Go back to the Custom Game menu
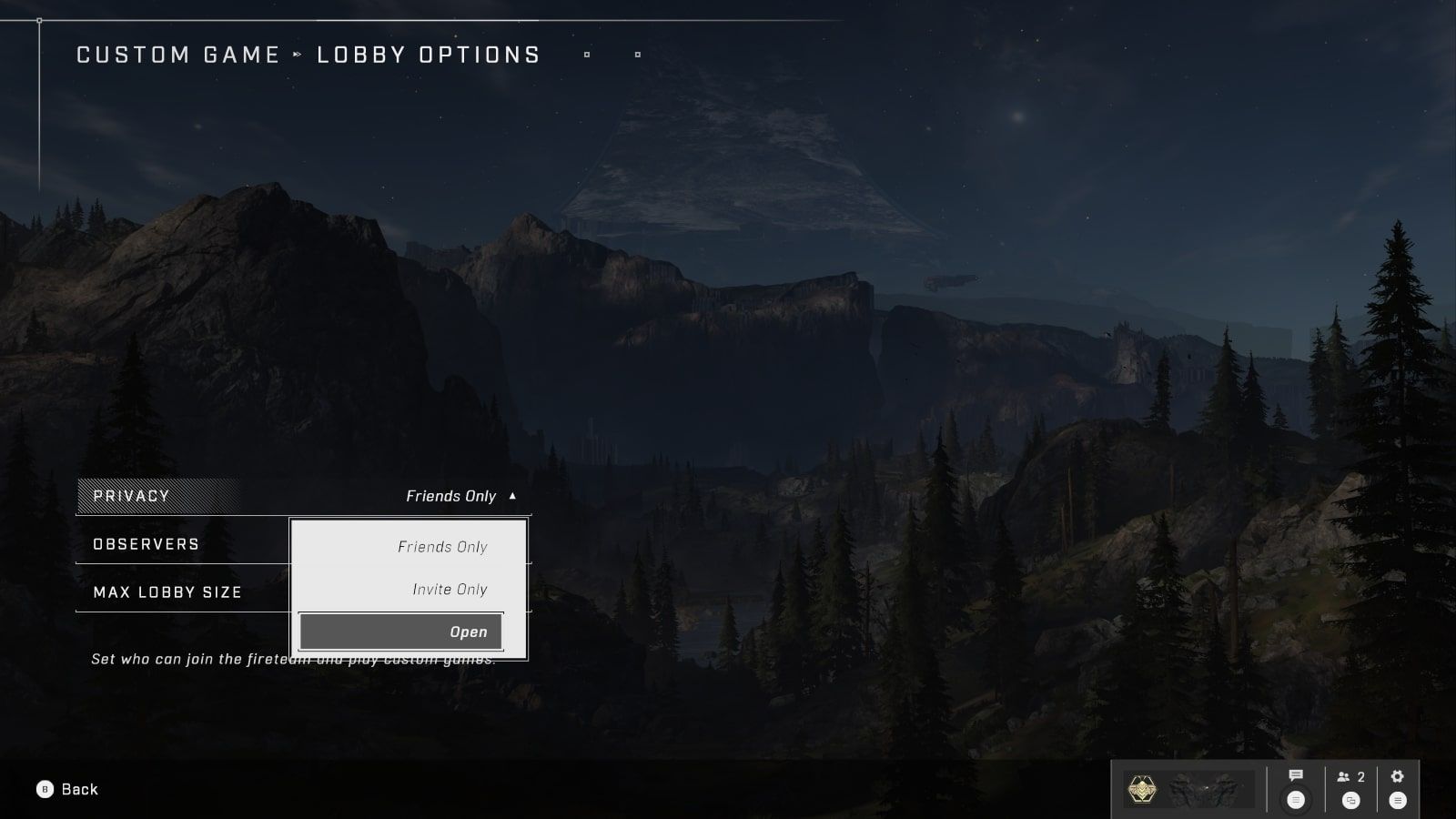The height and width of the screenshot is (819, 1456). coord(67,789)
